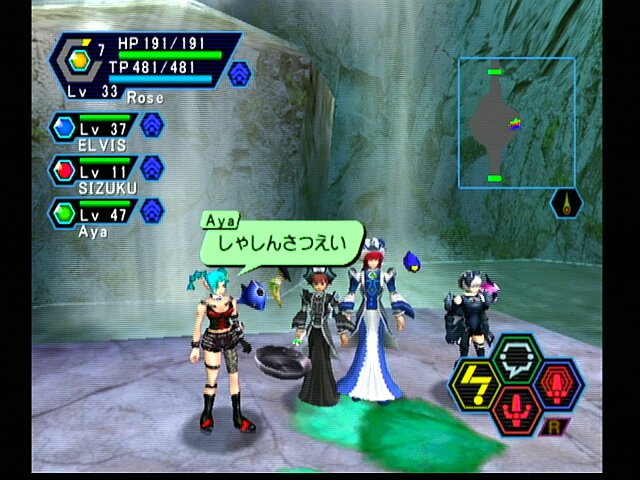Use the orange-bordered red action icon
Screen dimensions: 640x480
516,410
